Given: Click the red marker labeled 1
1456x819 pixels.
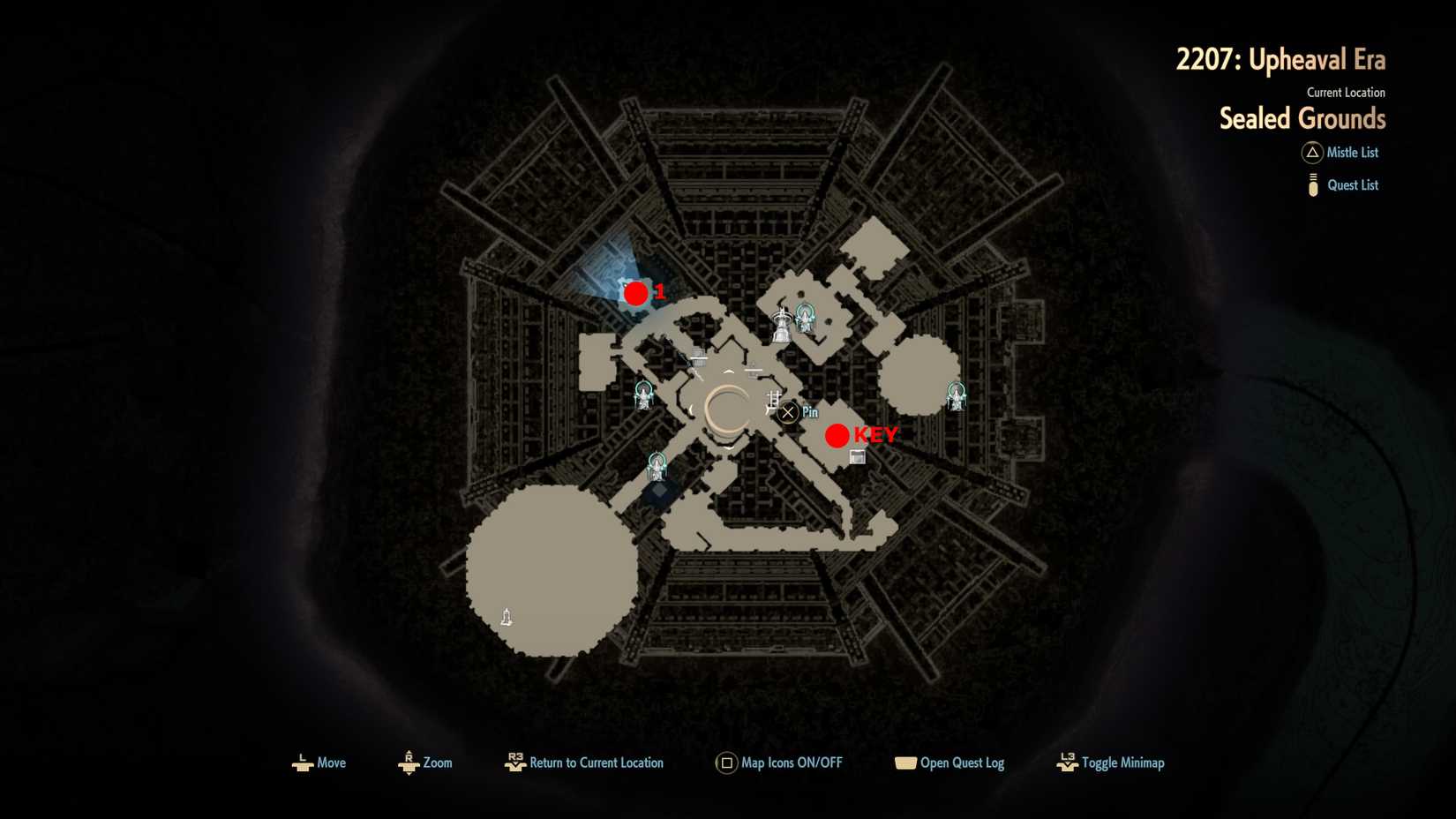Looking at the screenshot, I should click(x=637, y=293).
